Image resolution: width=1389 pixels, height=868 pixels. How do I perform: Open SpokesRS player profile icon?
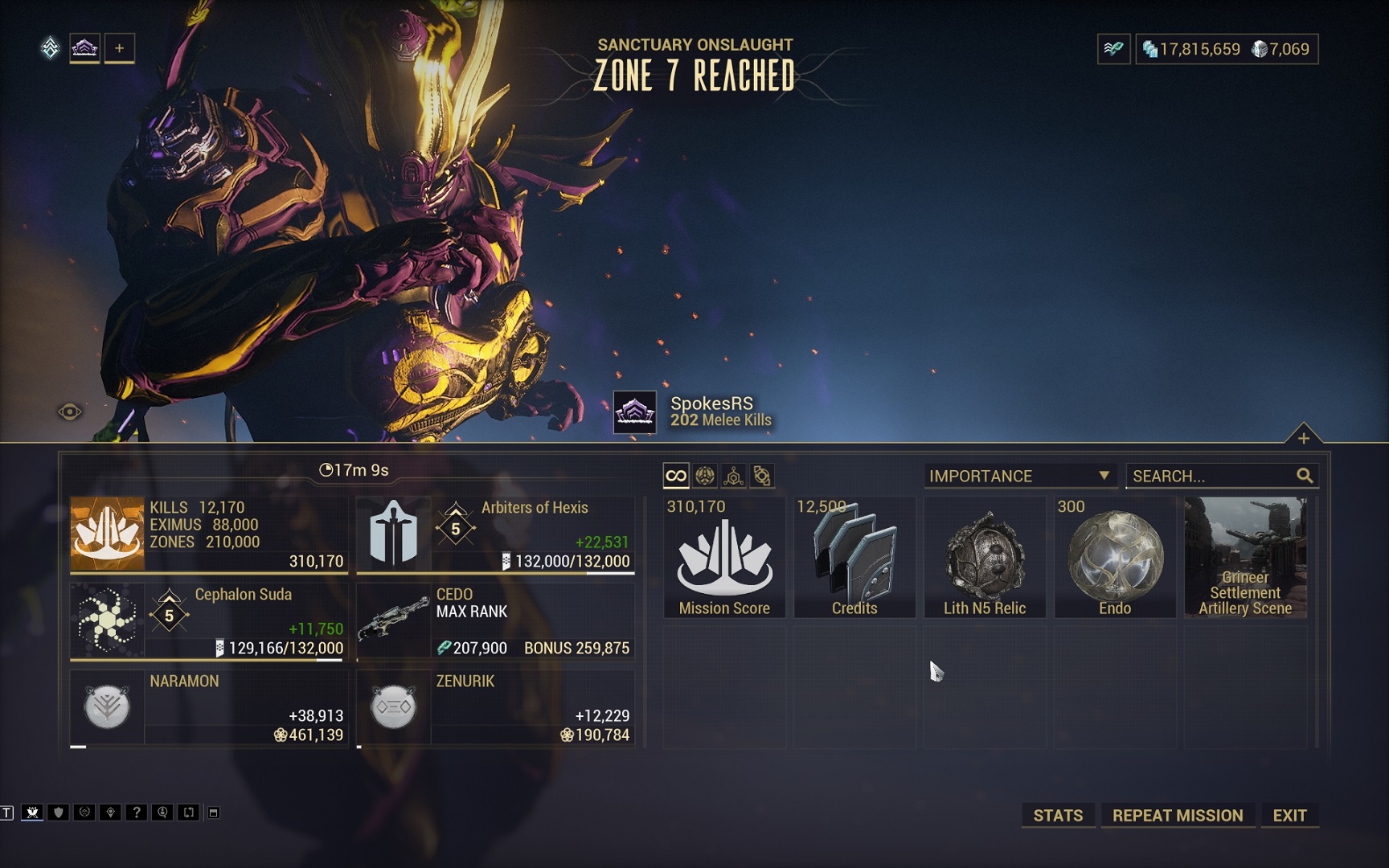[635, 412]
